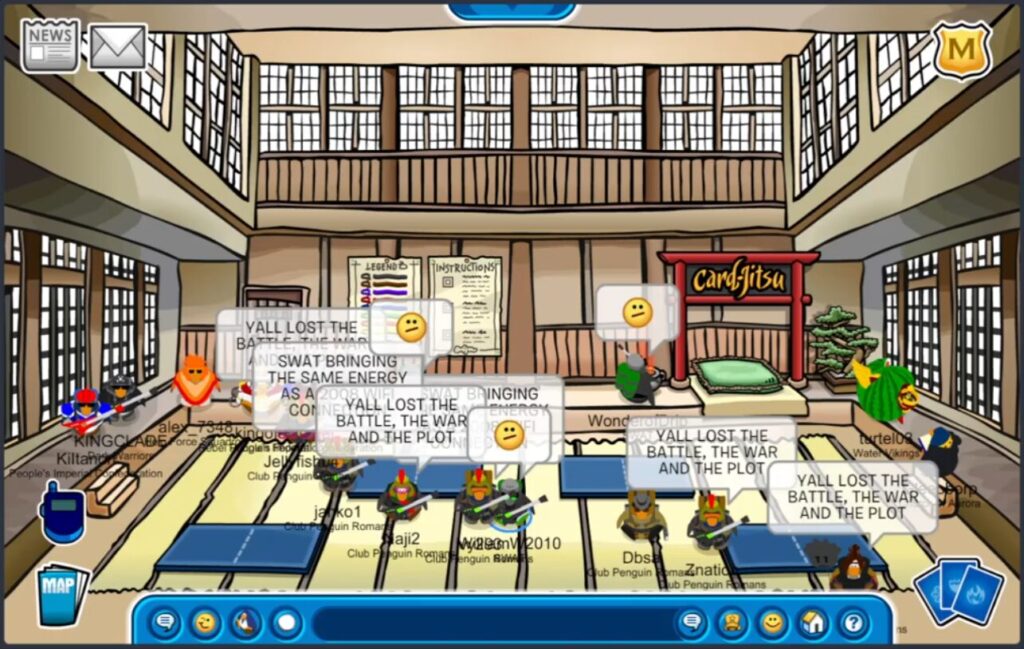
Task: Check the mail envelope
Action: pos(118,46)
